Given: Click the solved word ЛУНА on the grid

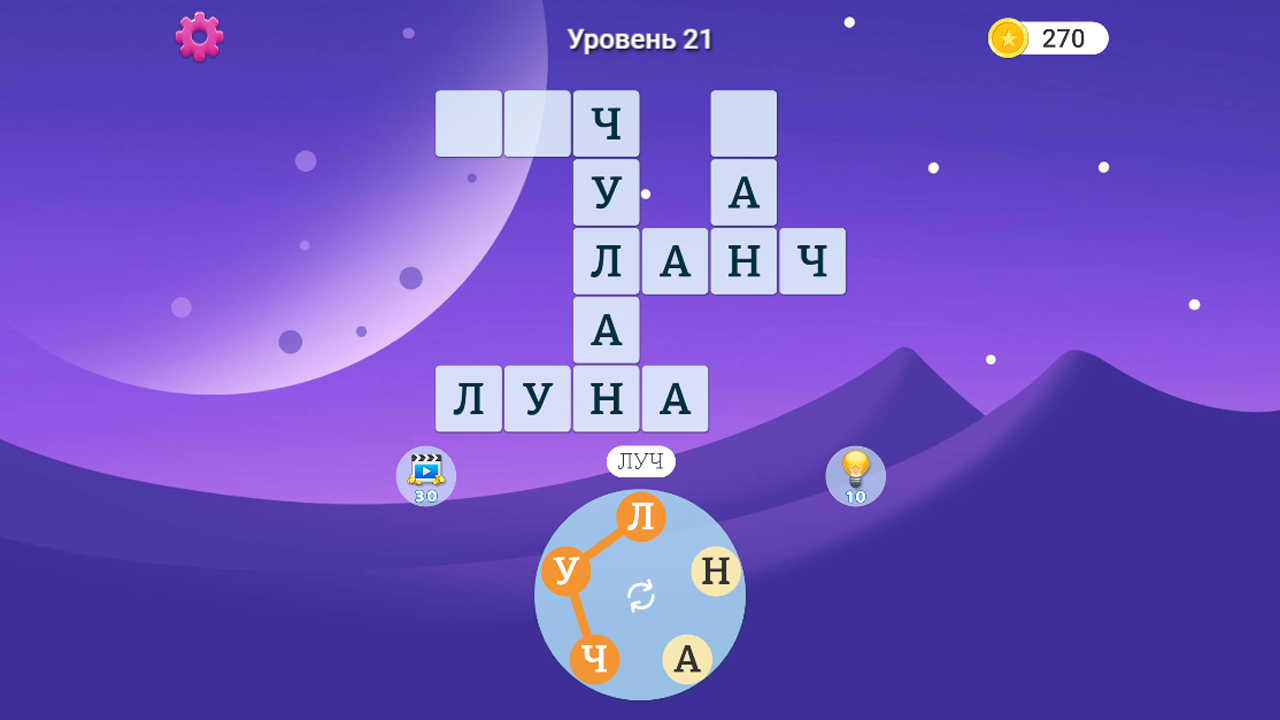Looking at the screenshot, I should coord(571,398).
